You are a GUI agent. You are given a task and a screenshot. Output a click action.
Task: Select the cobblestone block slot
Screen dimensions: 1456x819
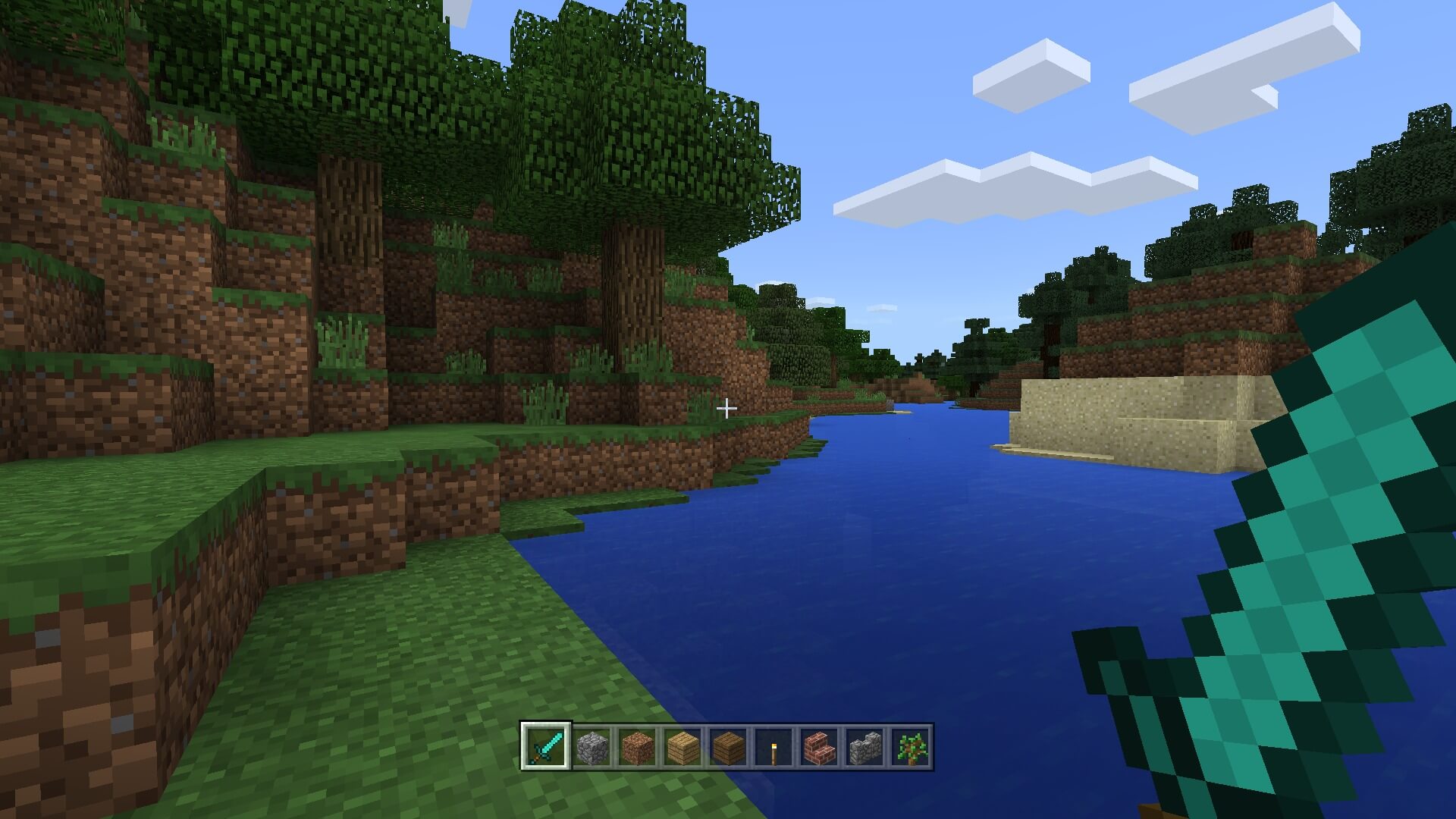click(591, 748)
